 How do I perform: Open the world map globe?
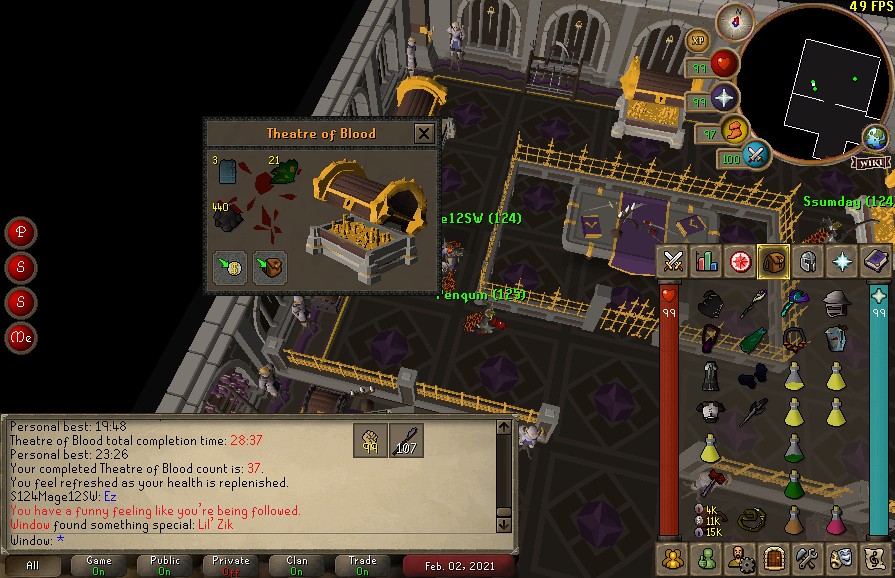(876, 138)
